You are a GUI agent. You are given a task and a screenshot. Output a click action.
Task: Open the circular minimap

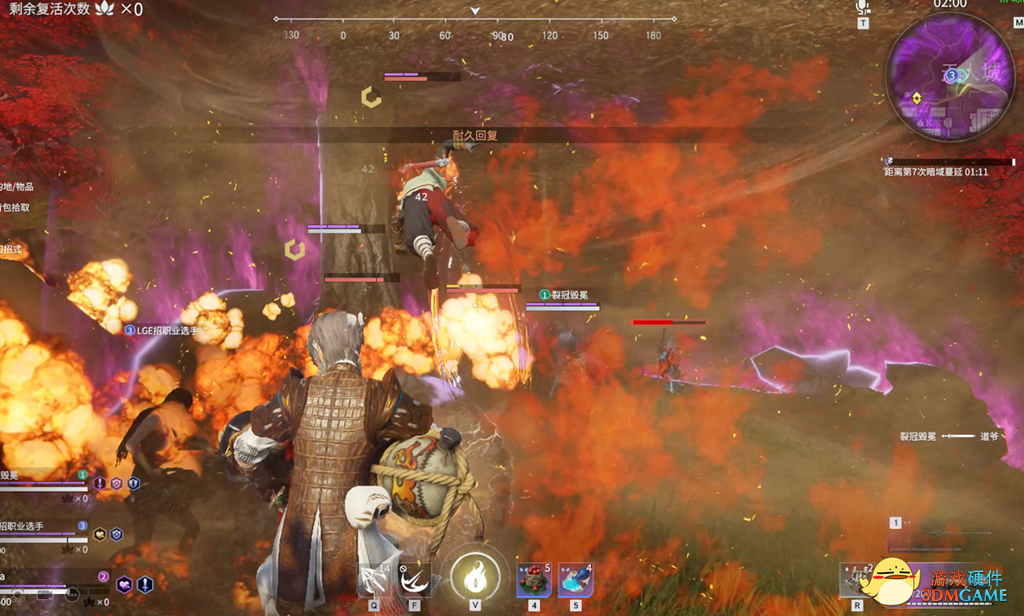point(950,78)
